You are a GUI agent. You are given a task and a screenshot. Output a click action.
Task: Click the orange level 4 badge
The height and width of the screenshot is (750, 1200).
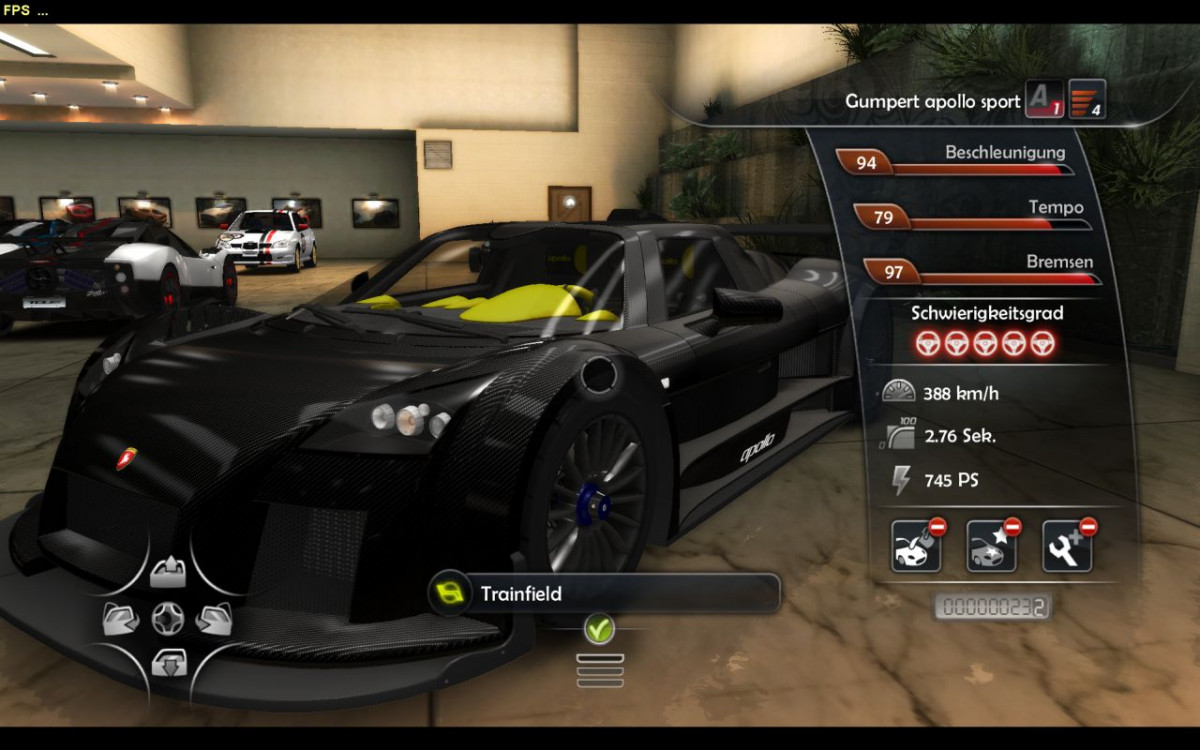click(1087, 100)
